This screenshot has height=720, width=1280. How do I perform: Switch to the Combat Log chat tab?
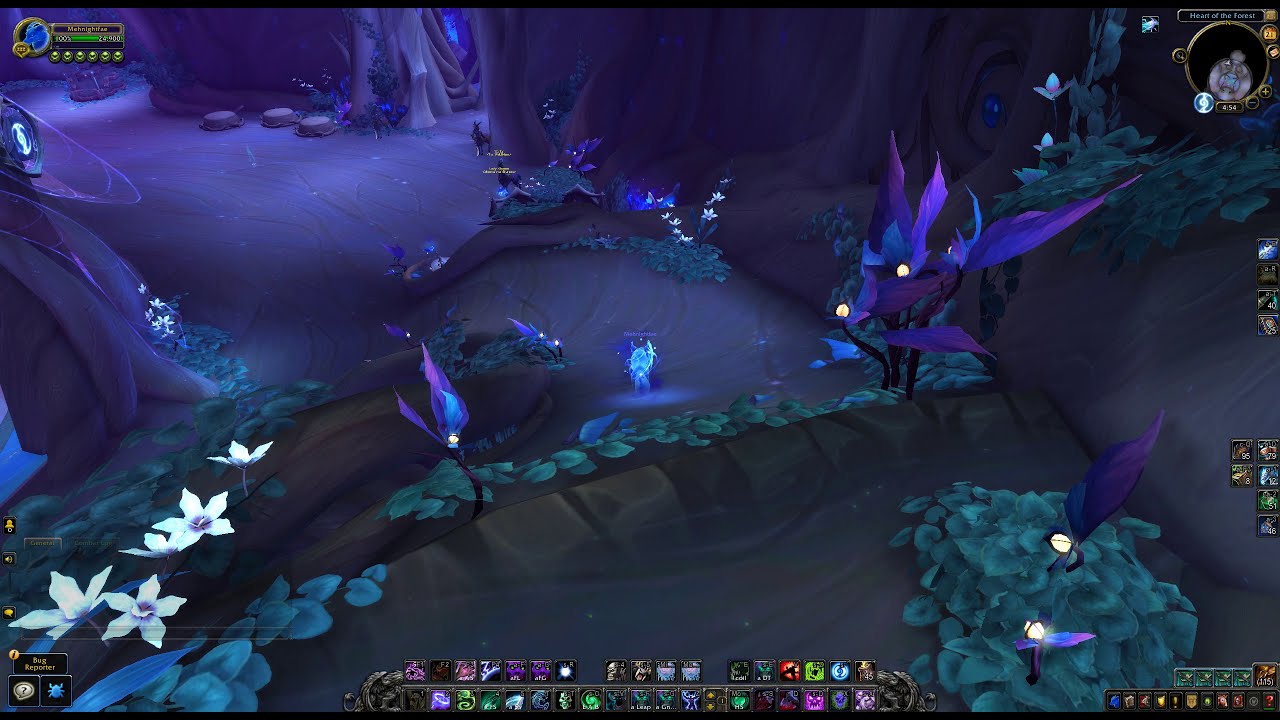93,543
